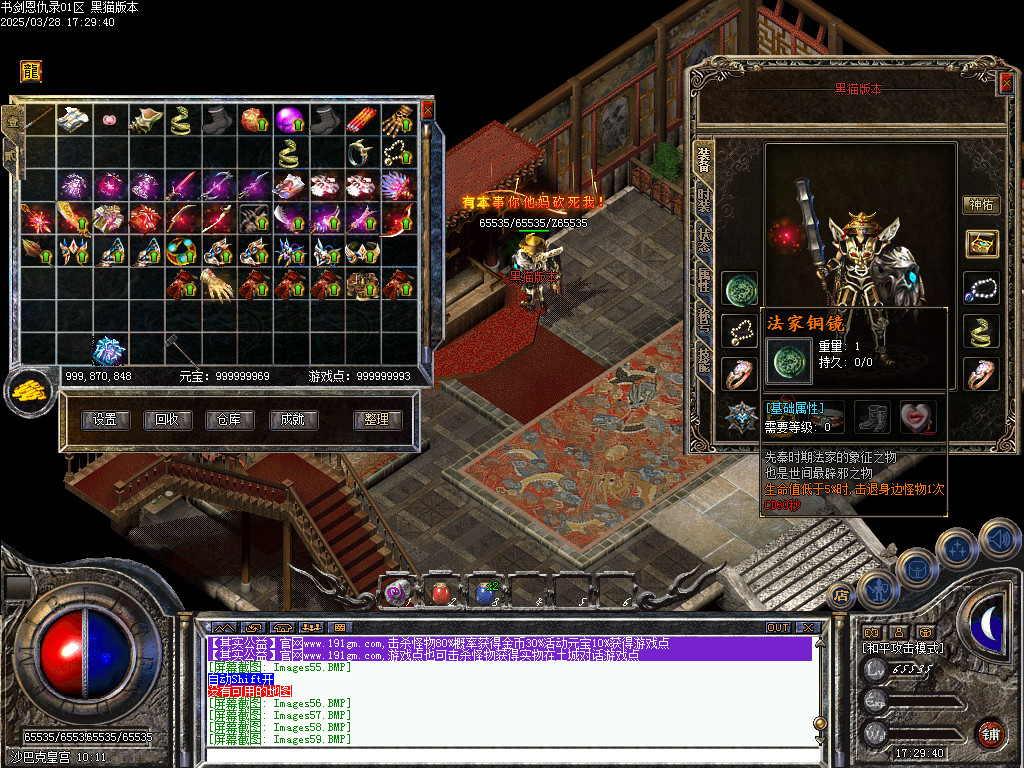Pick the pink pig item in bag

tap(108, 120)
